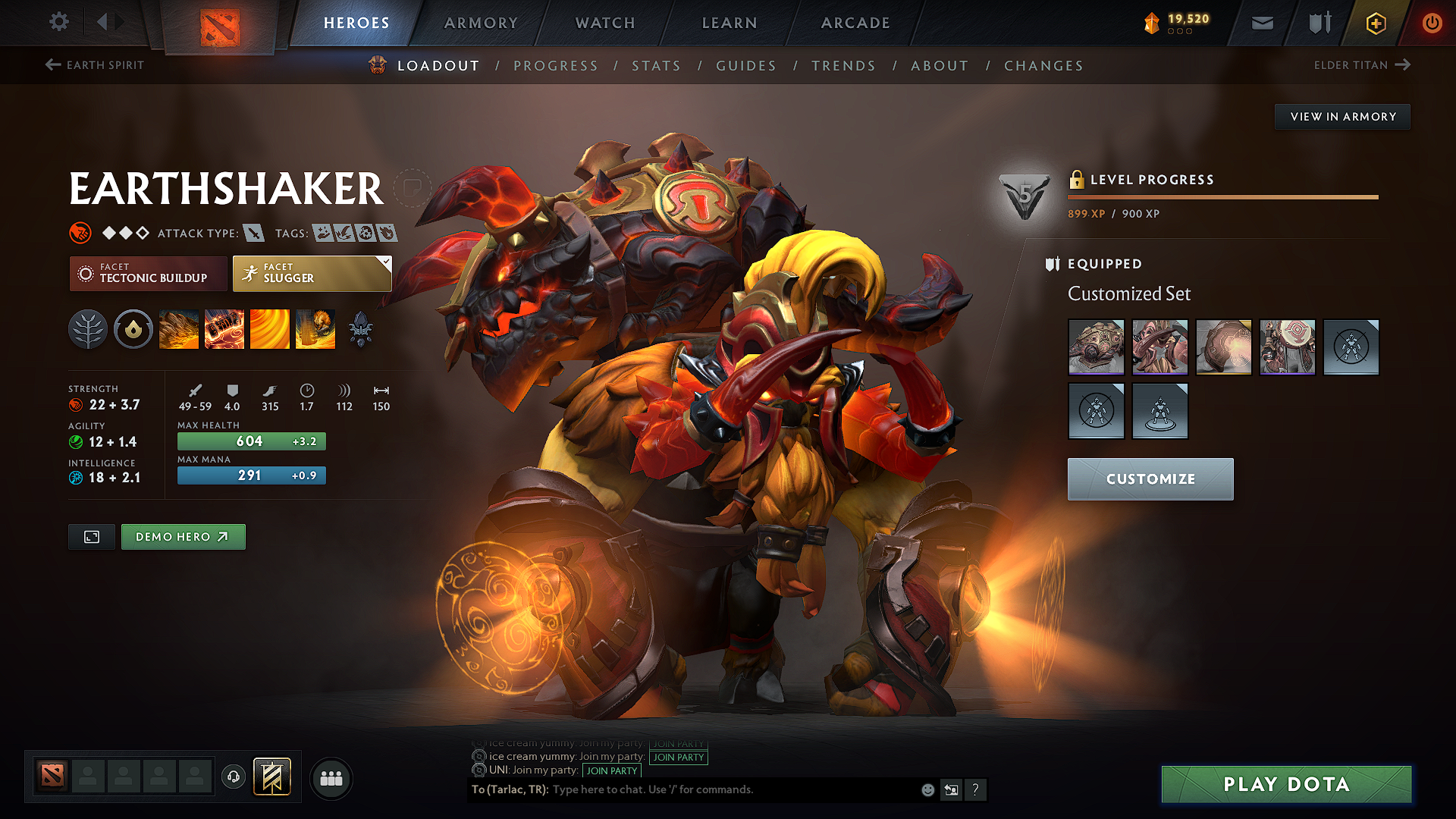
Task: Click the innate ability droplet icon
Action: tap(133, 328)
